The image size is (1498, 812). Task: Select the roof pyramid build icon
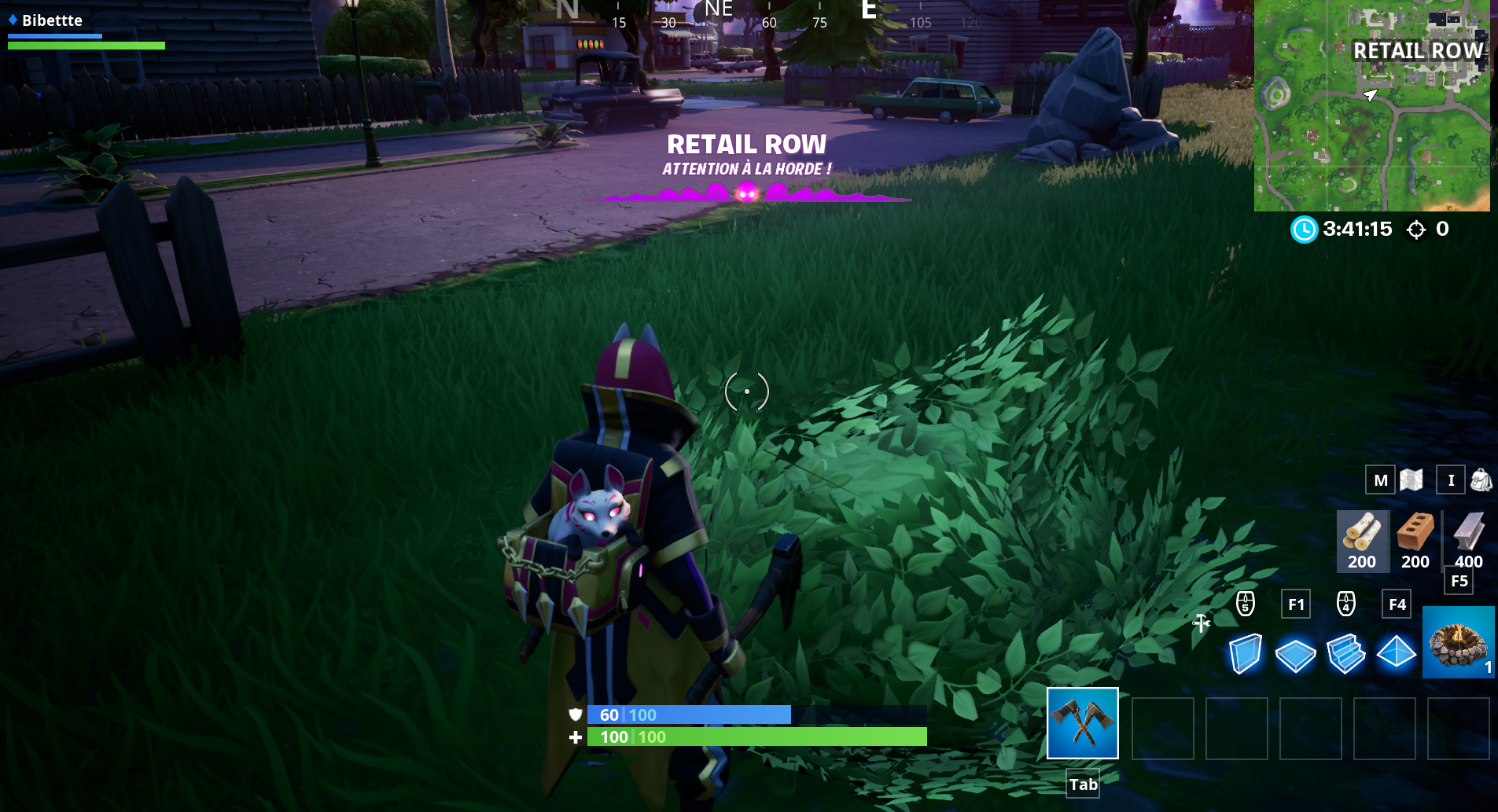pyautogui.click(x=1397, y=654)
